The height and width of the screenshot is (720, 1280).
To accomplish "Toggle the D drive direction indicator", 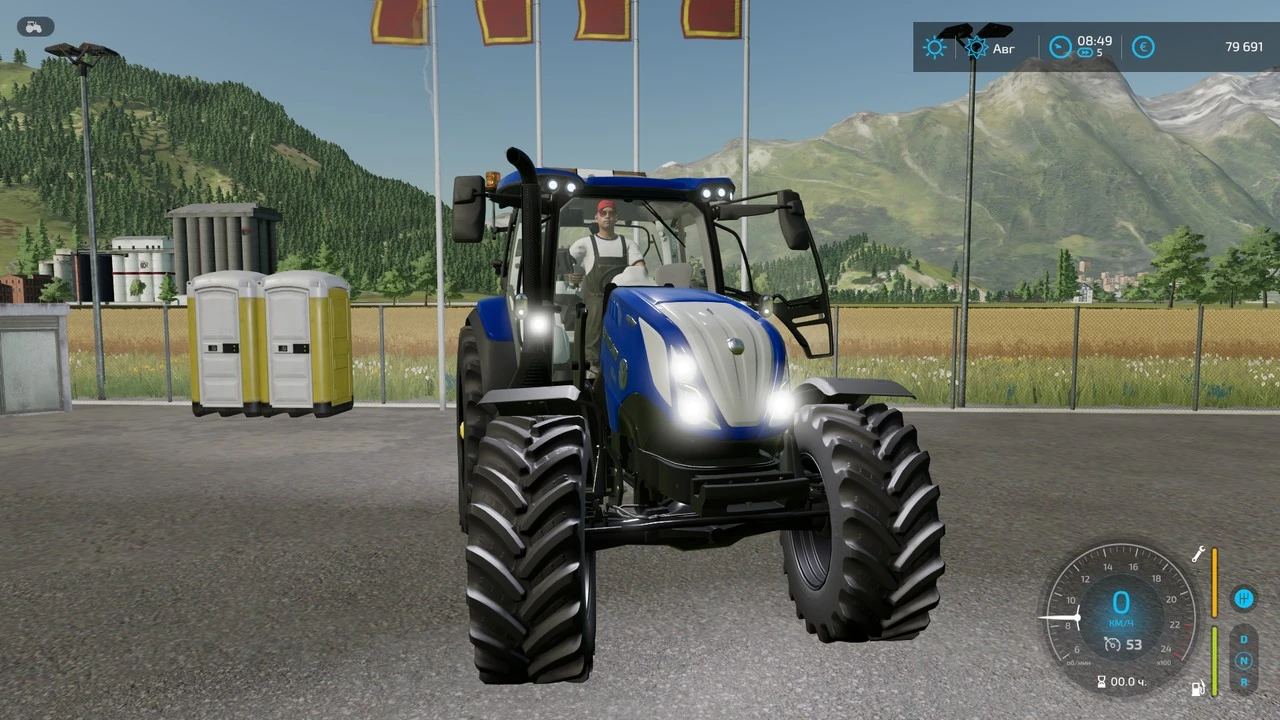I will 1243,639.
